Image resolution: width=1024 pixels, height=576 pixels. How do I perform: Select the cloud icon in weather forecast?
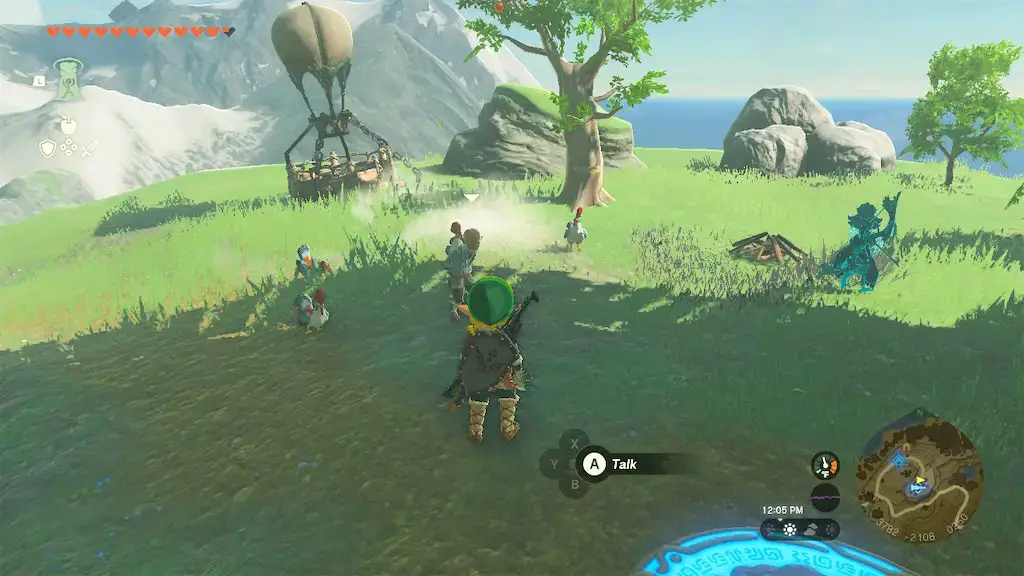click(811, 529)
